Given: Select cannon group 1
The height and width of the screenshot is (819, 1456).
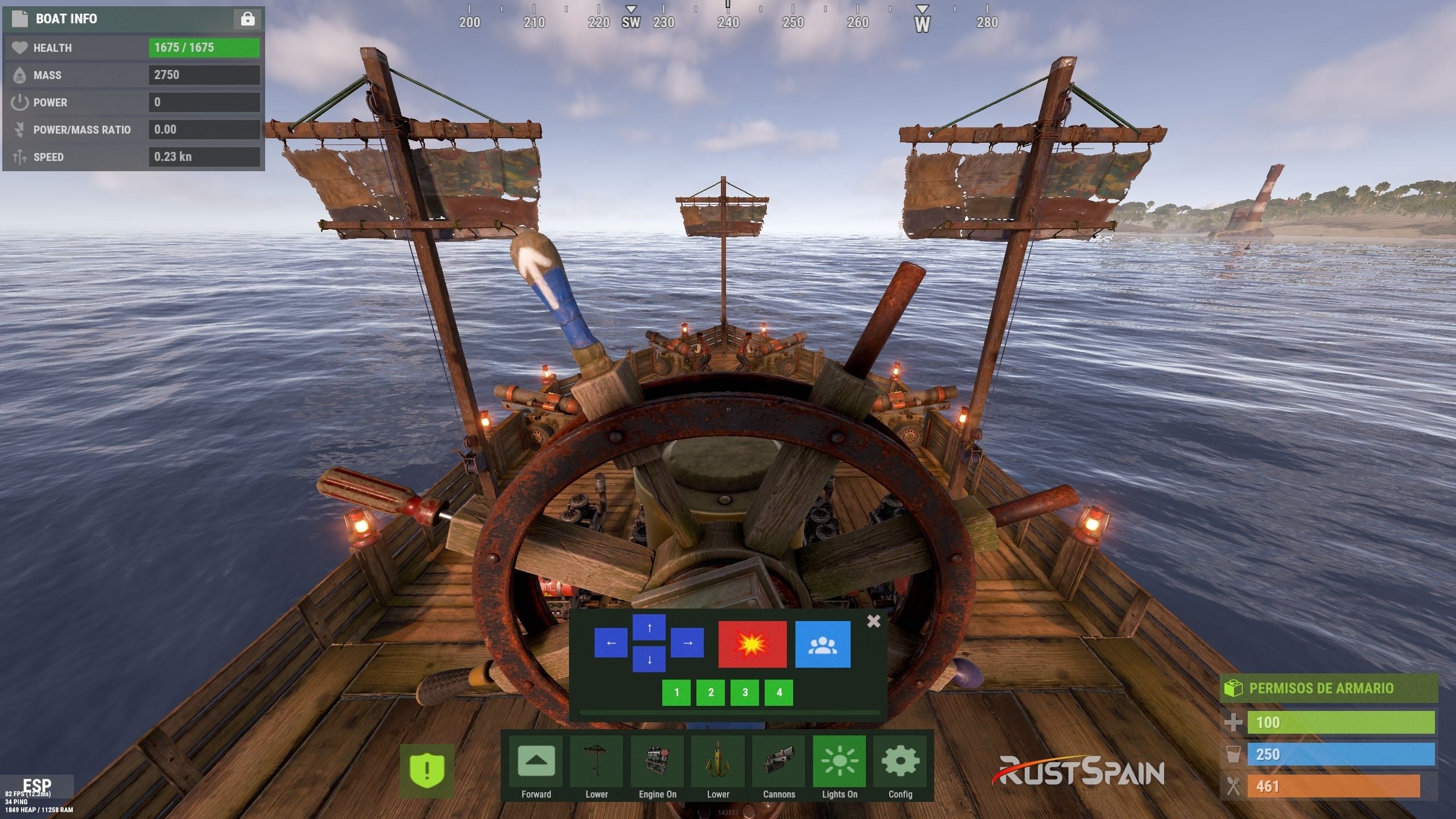Looking at the screenshot, I should coord(677,692).
